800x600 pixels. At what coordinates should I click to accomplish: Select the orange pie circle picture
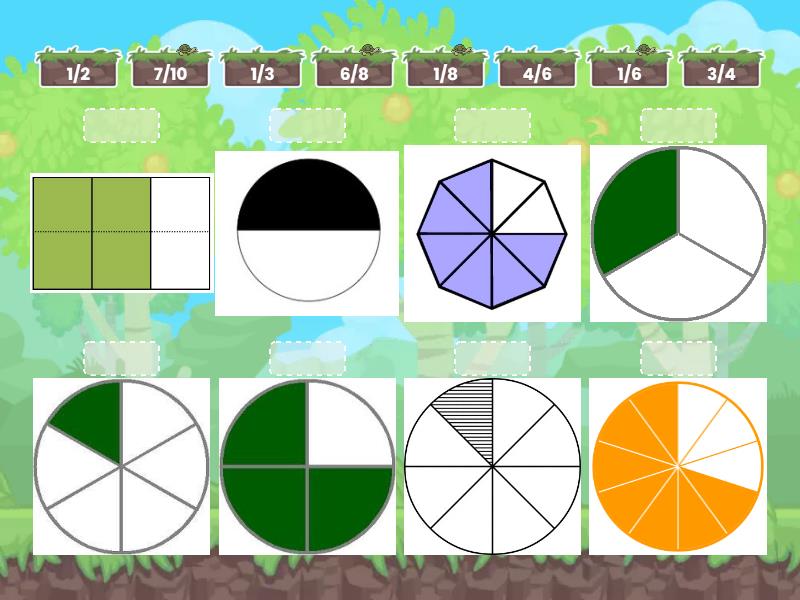click(678, 466)
